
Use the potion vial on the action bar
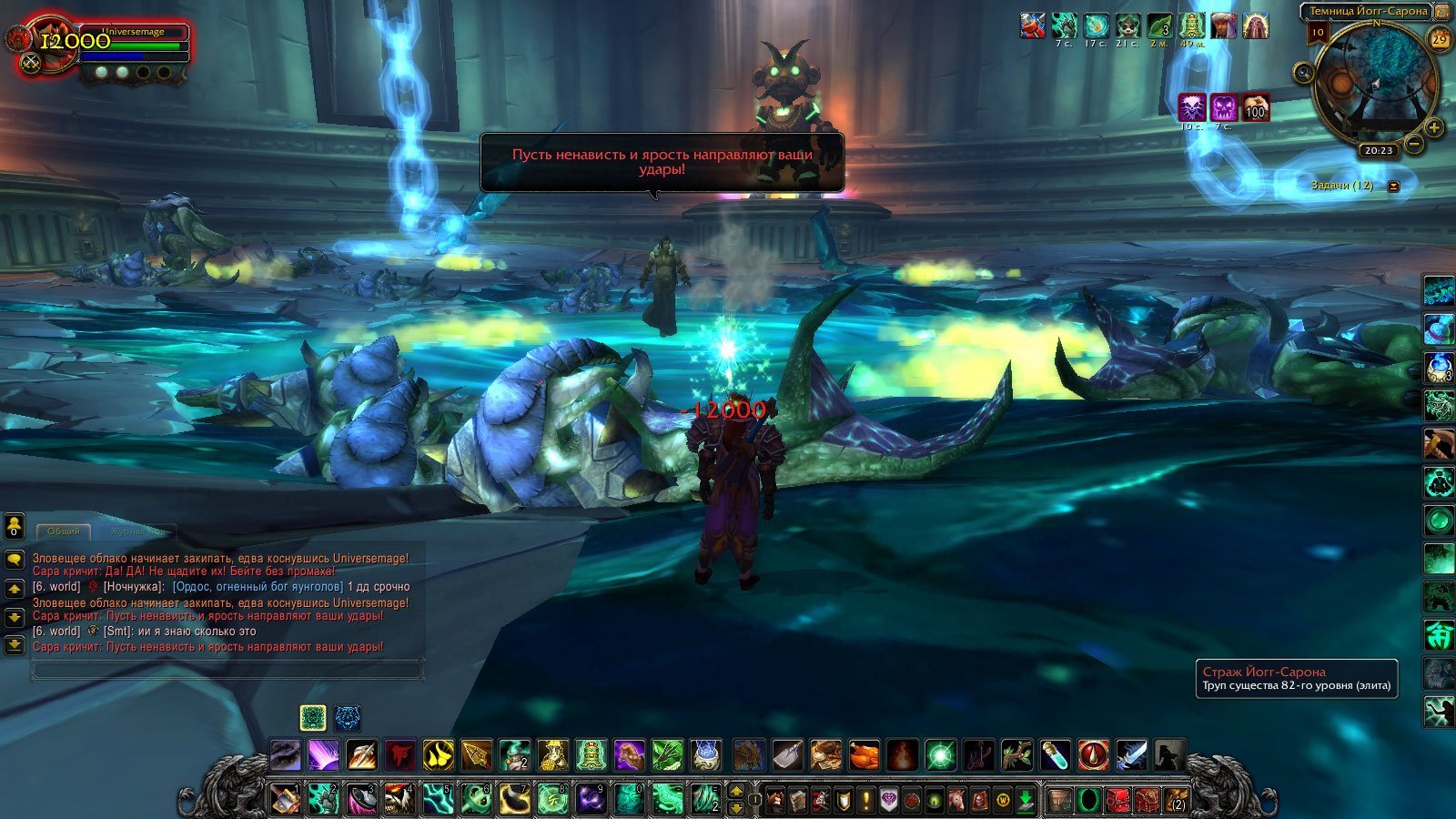click(x=1055, y=755)
